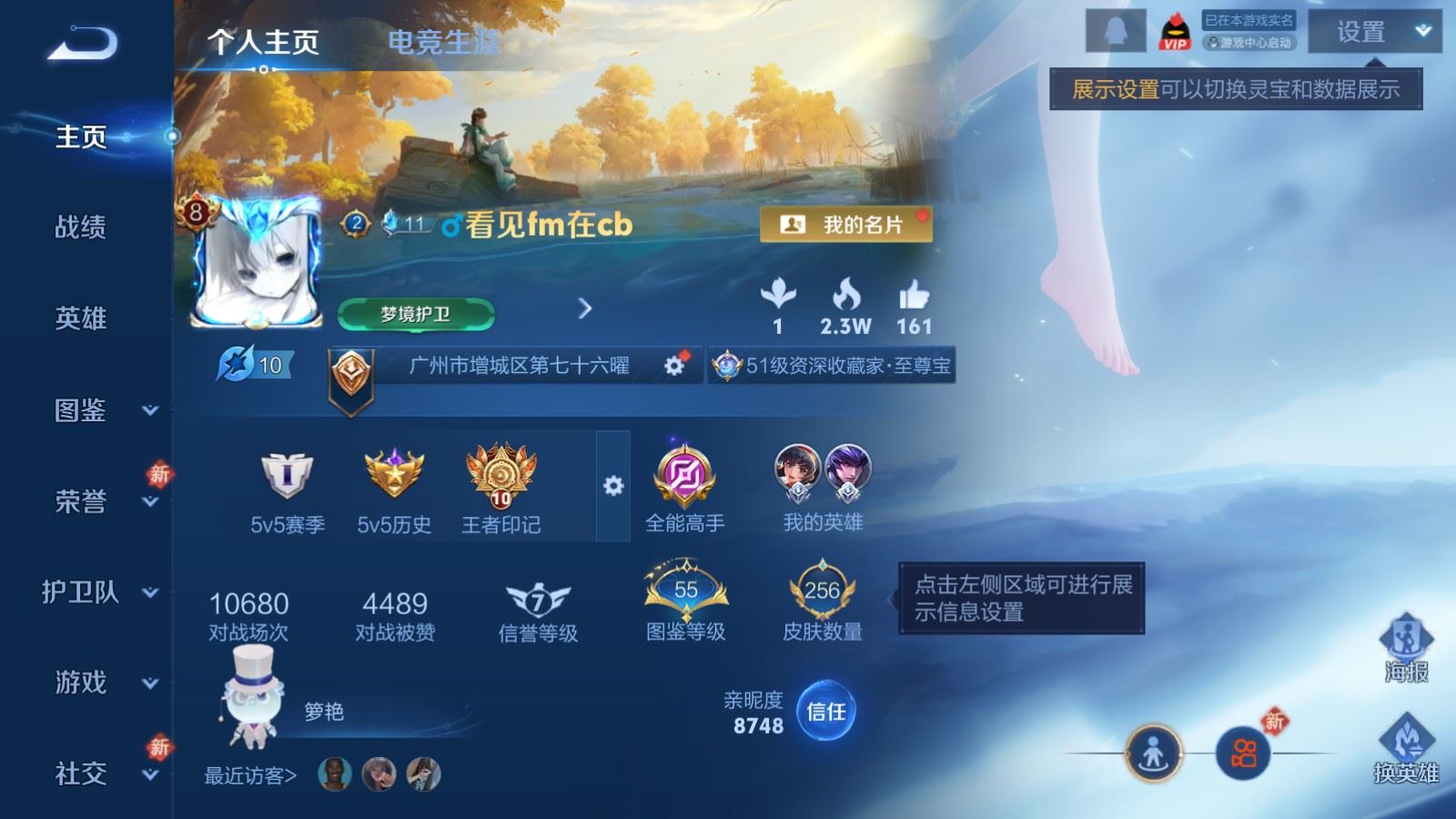The height and width of the screenshot is (819, 1456).
Task: Click the 我的名片 button
Action: pos(846,224)
